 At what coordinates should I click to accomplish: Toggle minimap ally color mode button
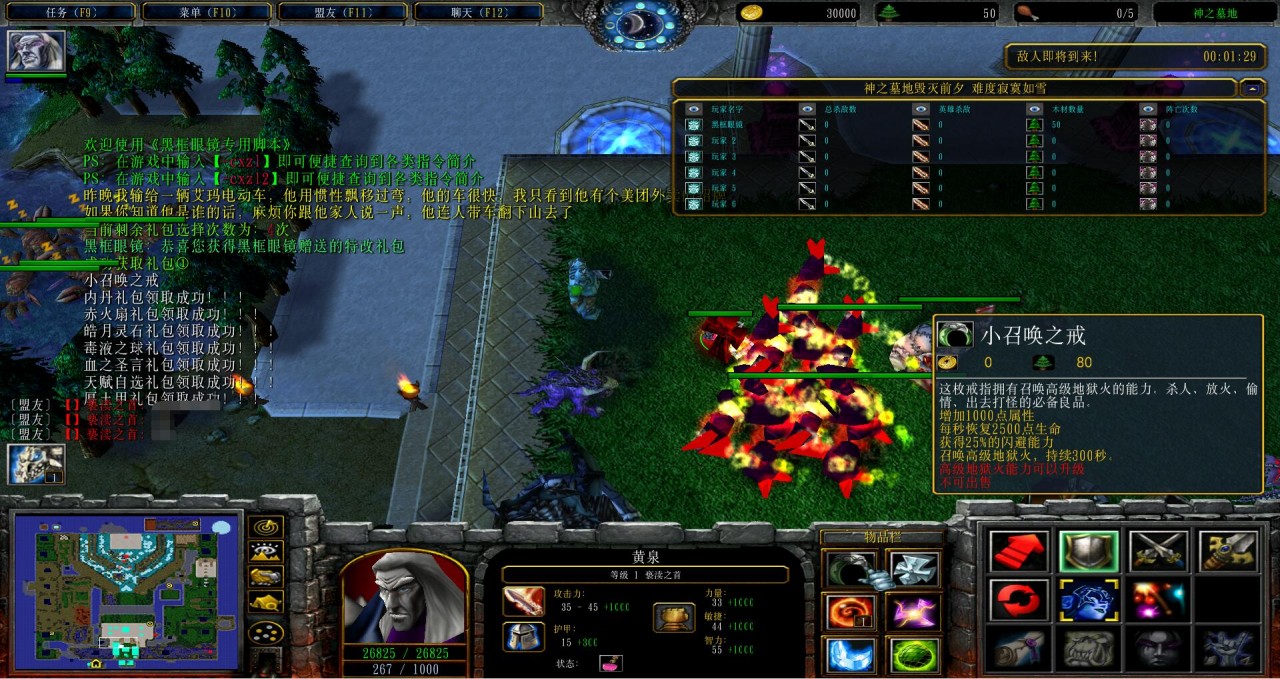[x=265, y=577]
